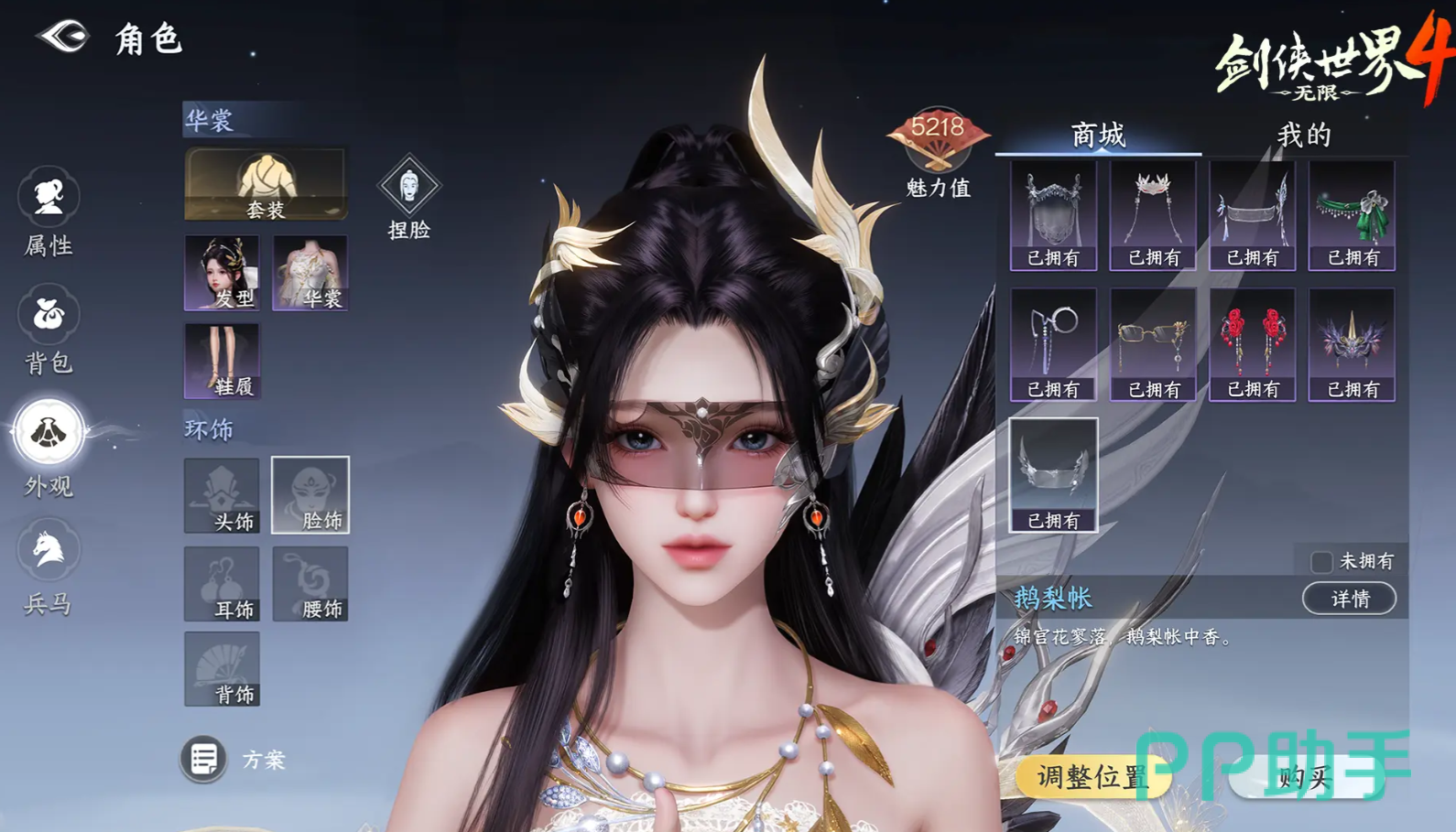The width and height of the screenshot is (1456, 832).
Task: Select the 腰饰 waist accessory category
Action: (x=310, y=584)
